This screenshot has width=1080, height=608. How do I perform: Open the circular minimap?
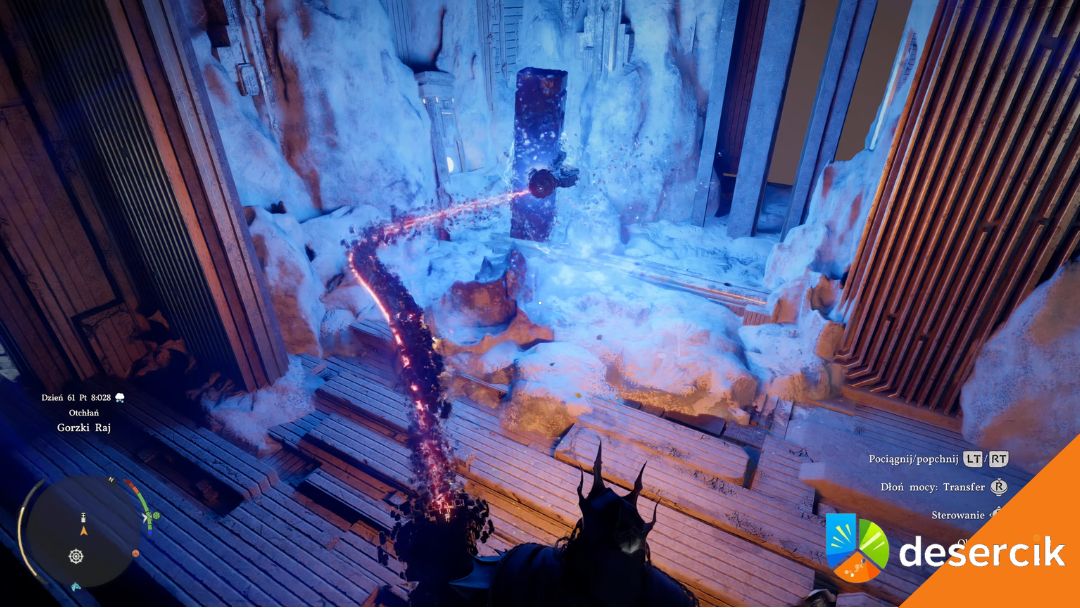(81, 531)
